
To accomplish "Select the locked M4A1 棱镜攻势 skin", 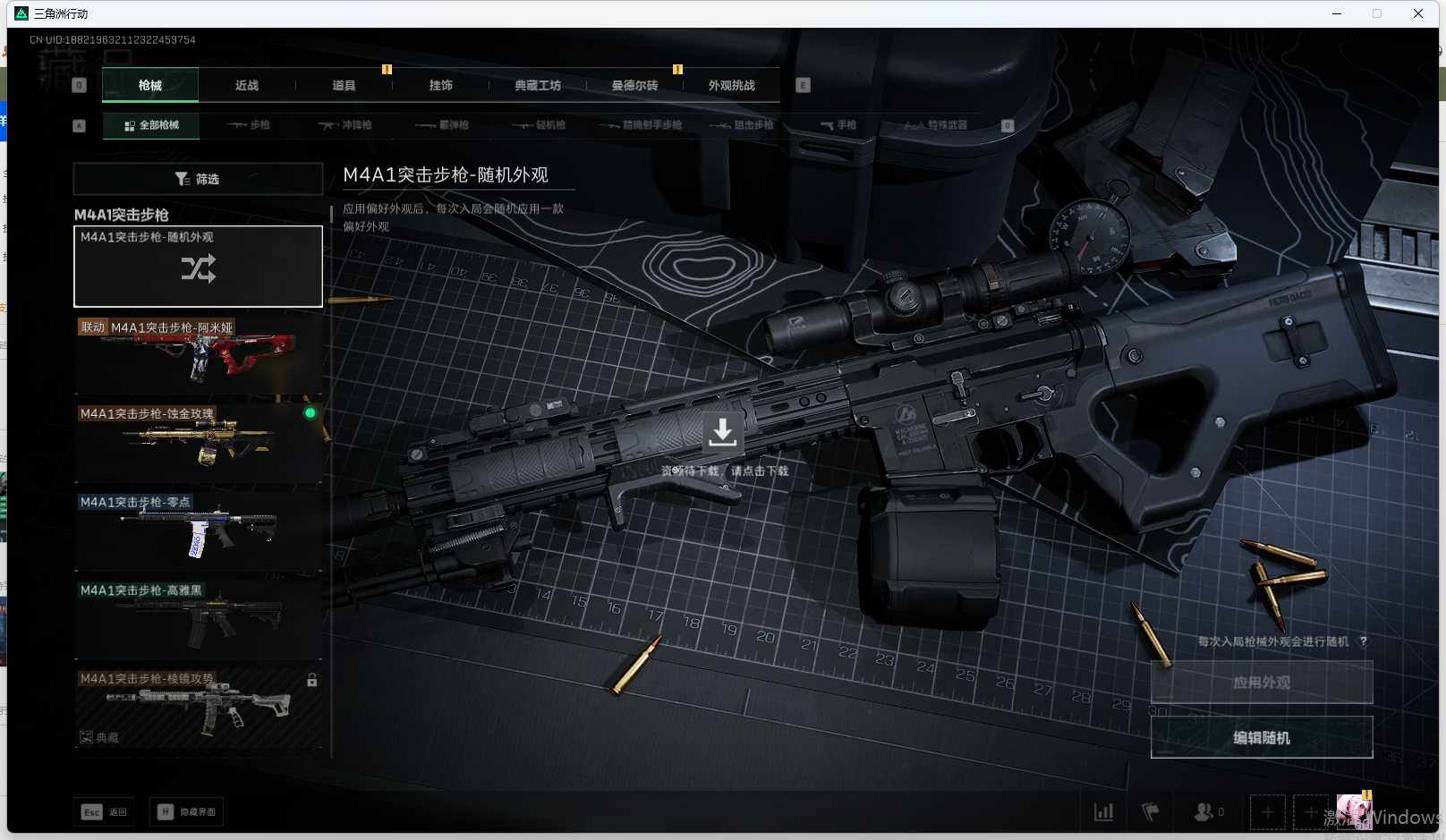I will coord(198,707).
